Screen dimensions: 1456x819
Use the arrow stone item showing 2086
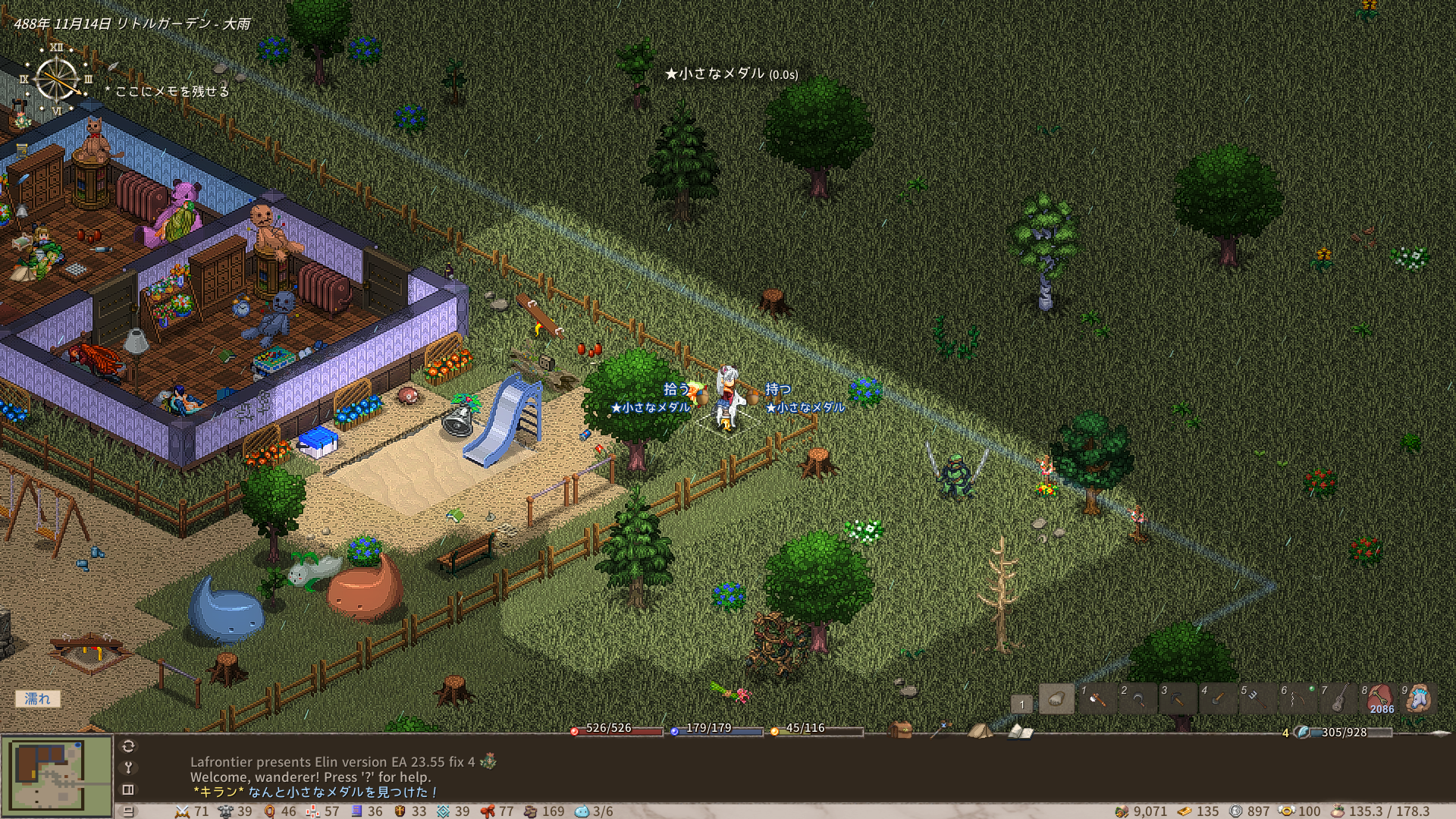click(x=1378, y=699)
